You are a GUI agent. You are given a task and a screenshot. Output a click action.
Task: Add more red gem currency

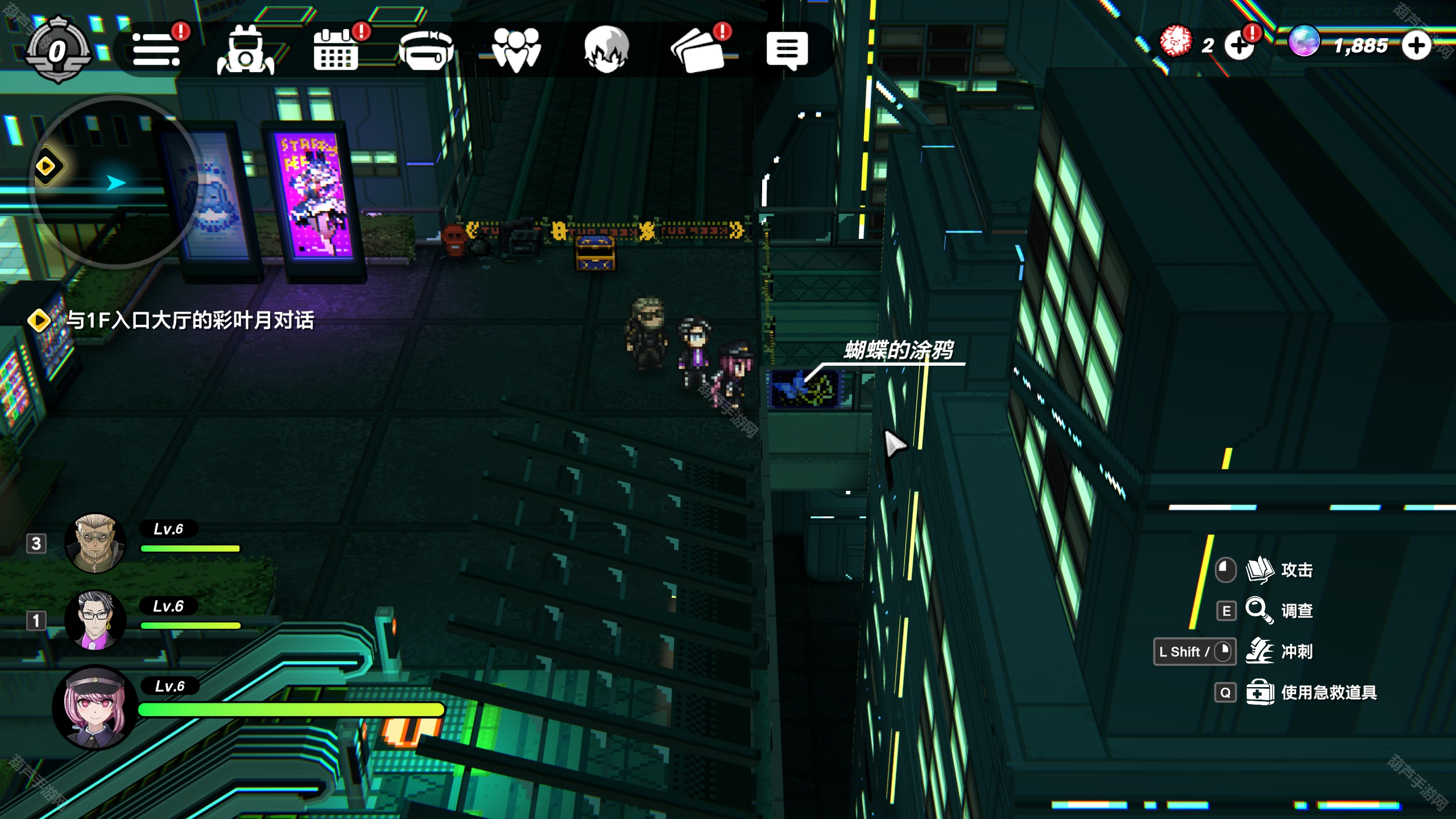tap(1239, 45)
